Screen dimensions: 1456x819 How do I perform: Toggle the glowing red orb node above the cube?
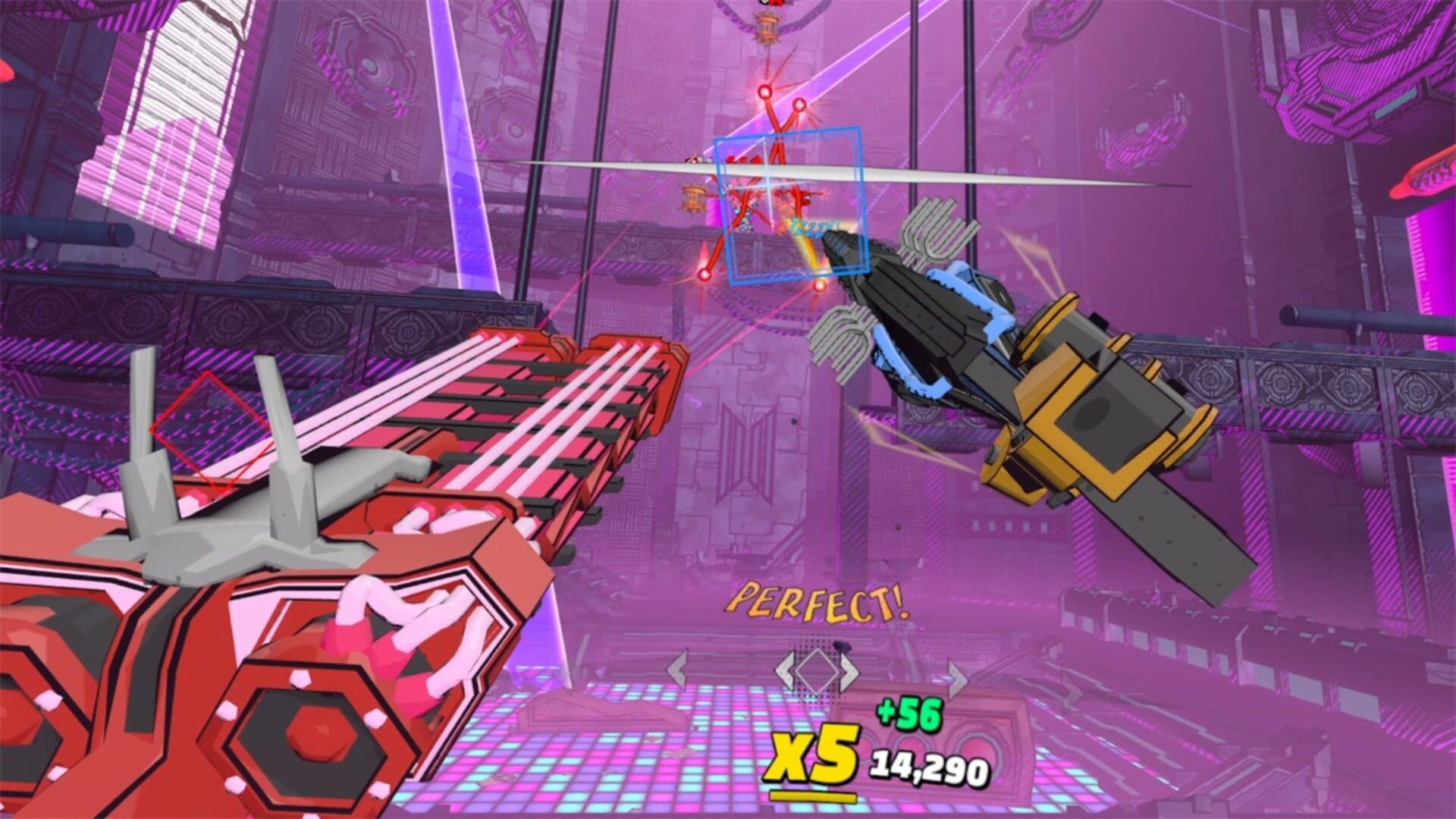click(x=763, y=90)
